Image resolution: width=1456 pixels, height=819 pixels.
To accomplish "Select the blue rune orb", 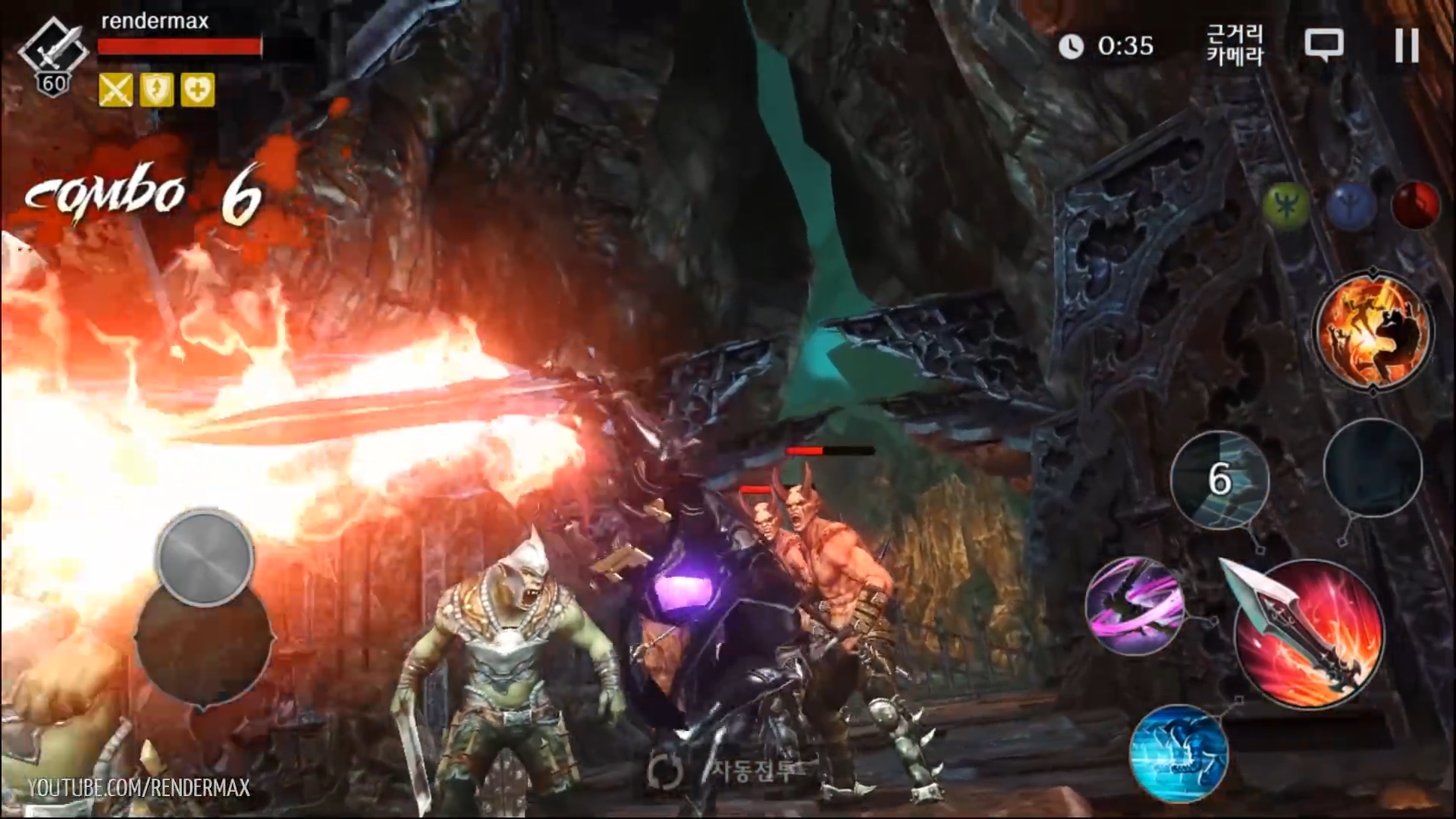I will click(x=1352, y=205).
